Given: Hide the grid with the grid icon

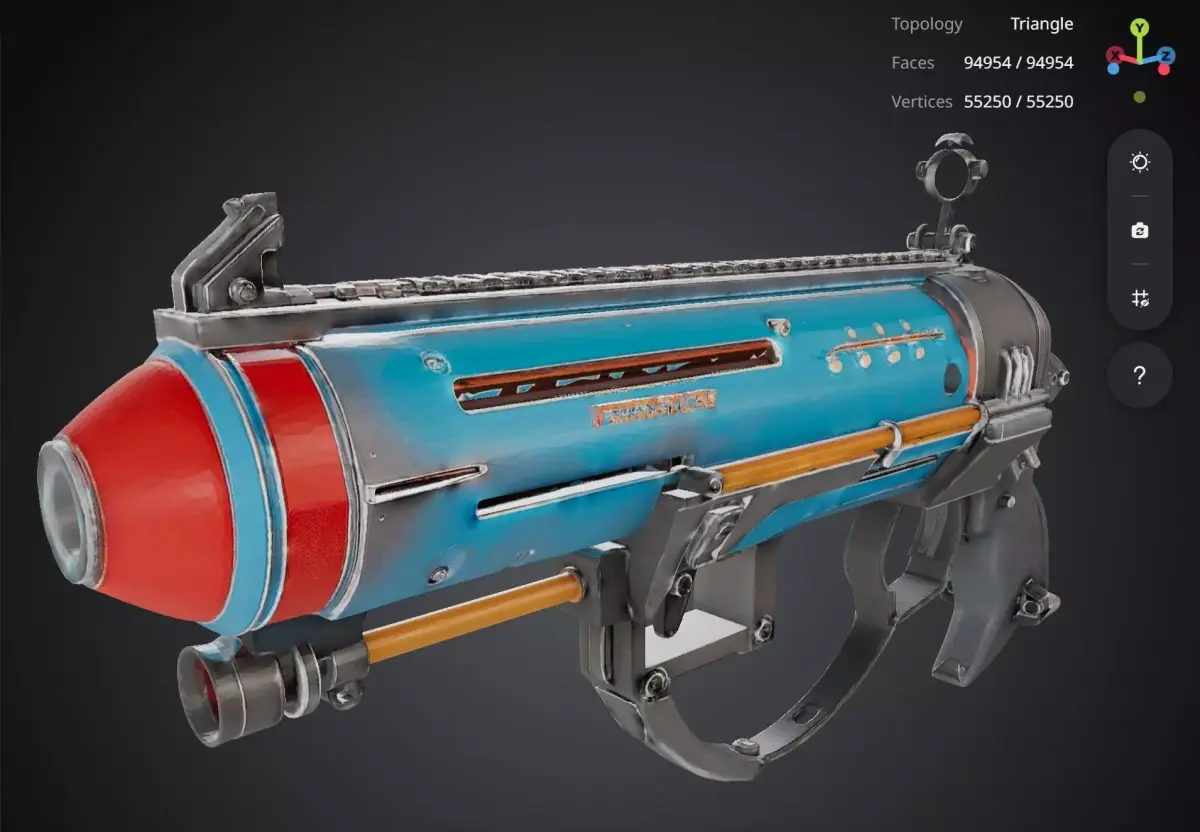Looking at the screenshot, I should (x=1139, y=298).
